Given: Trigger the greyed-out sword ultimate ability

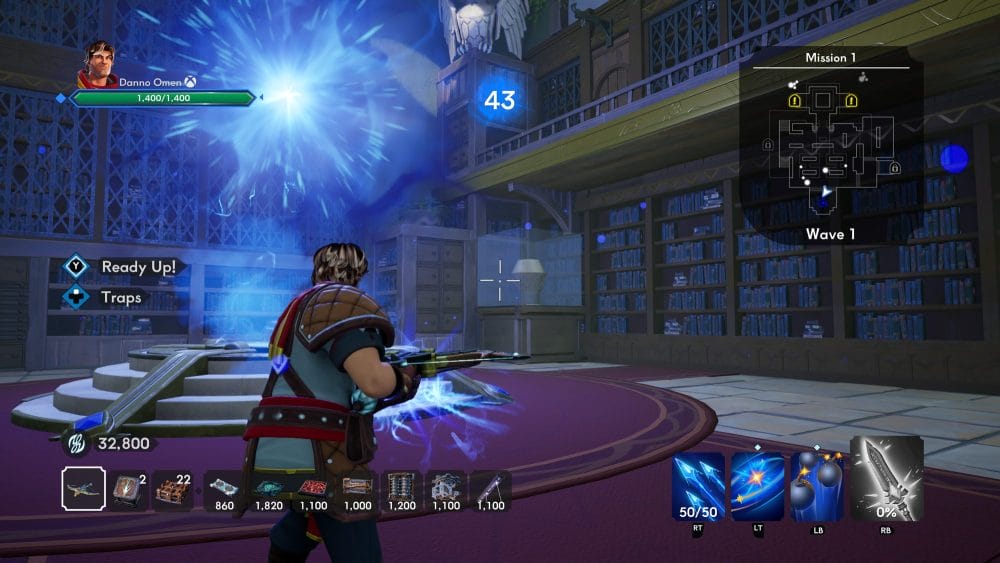Looking at the screenshot, I should click(x=886, y=478).
